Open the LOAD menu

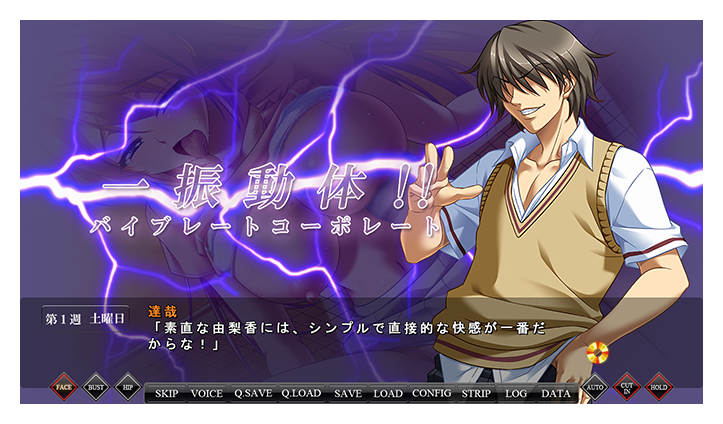point(388,393)
